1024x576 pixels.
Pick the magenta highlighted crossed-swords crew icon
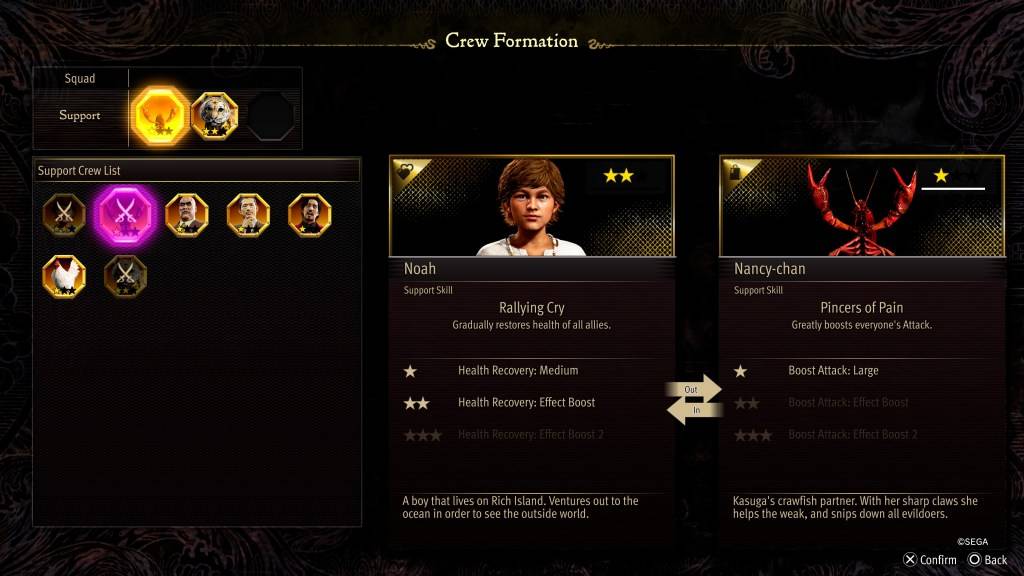pyautogui.click(x=125, y=213)
